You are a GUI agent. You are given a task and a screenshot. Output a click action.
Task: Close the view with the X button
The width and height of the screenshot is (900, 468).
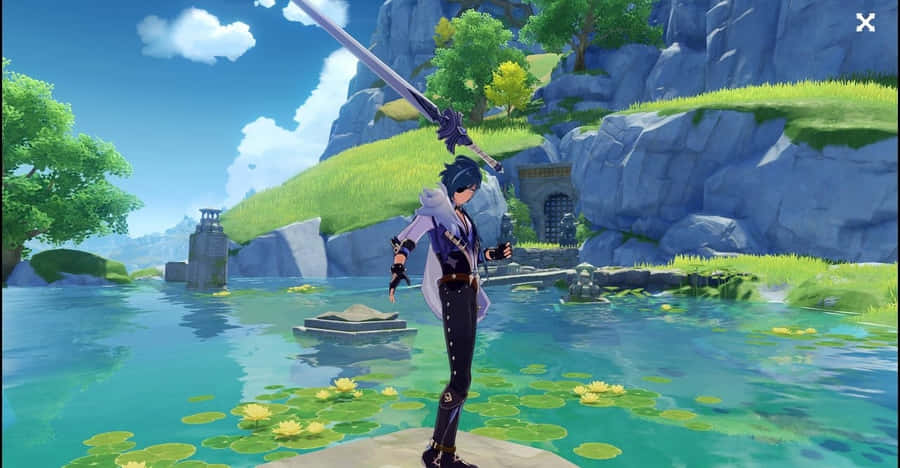pyautogui.click(x=865, y=22)
